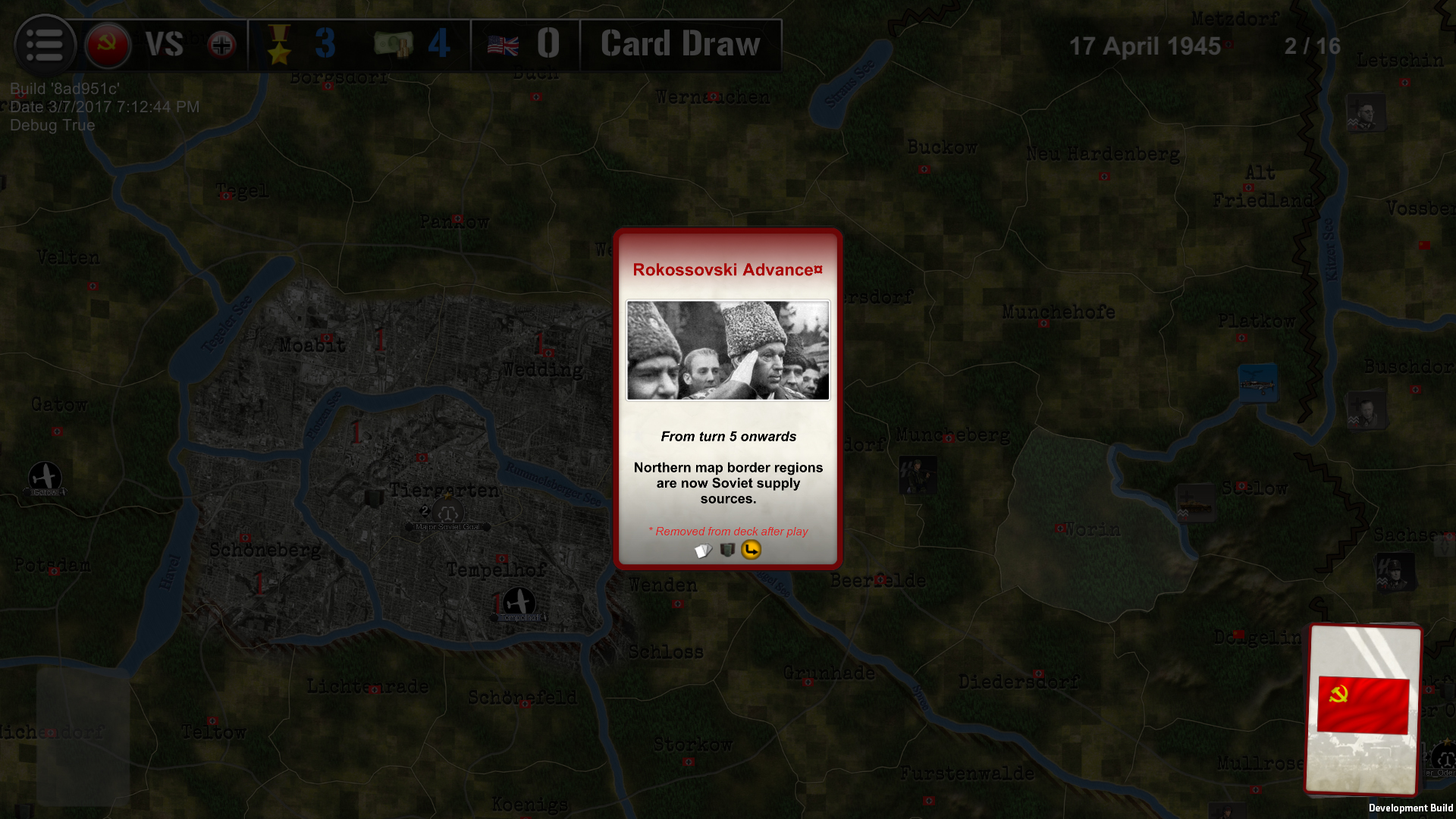Open the hamburger menu
The width and height of the screenshot is (1456, 819).
(45, 45)
